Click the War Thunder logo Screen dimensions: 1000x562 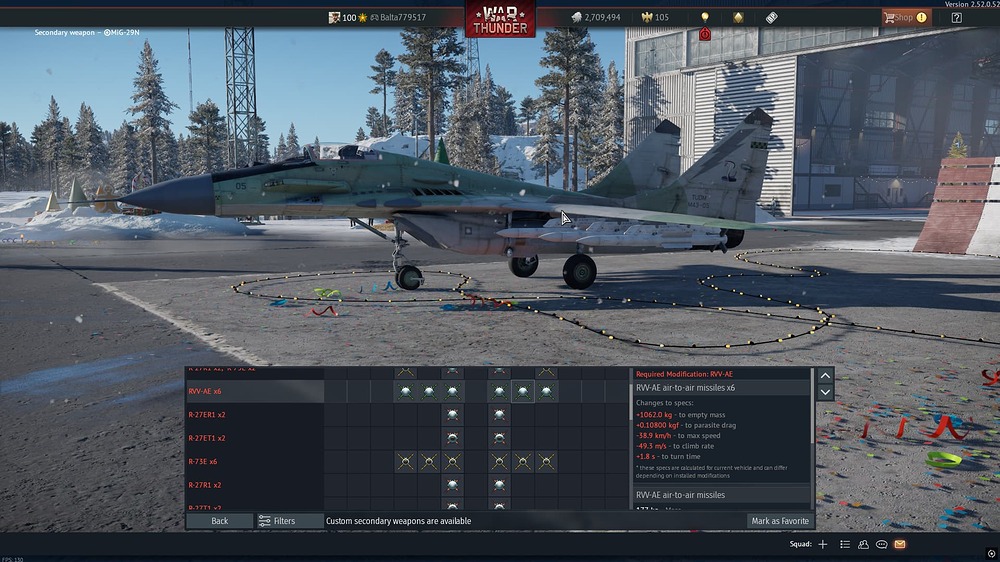pos(500,19)
